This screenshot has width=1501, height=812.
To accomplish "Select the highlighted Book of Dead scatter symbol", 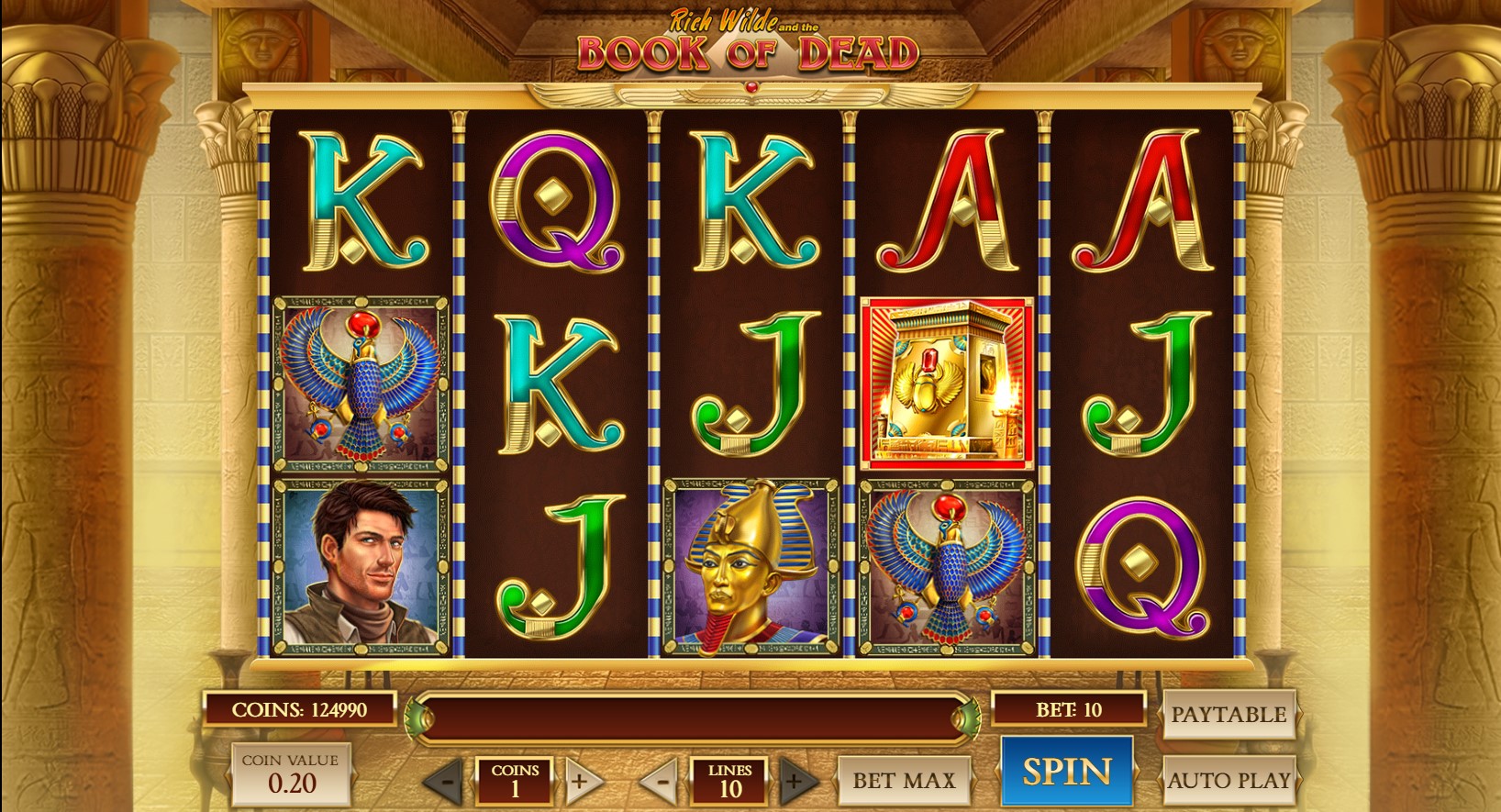I will pyautogui.click(x=950, y=379).
